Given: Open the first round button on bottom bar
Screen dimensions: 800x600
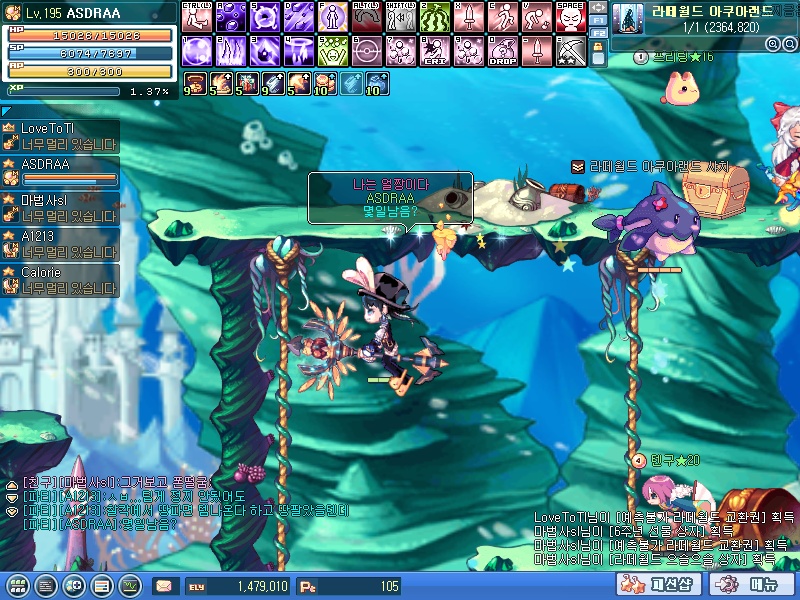Looking at the screenshot, I should [x=16, y=586].
